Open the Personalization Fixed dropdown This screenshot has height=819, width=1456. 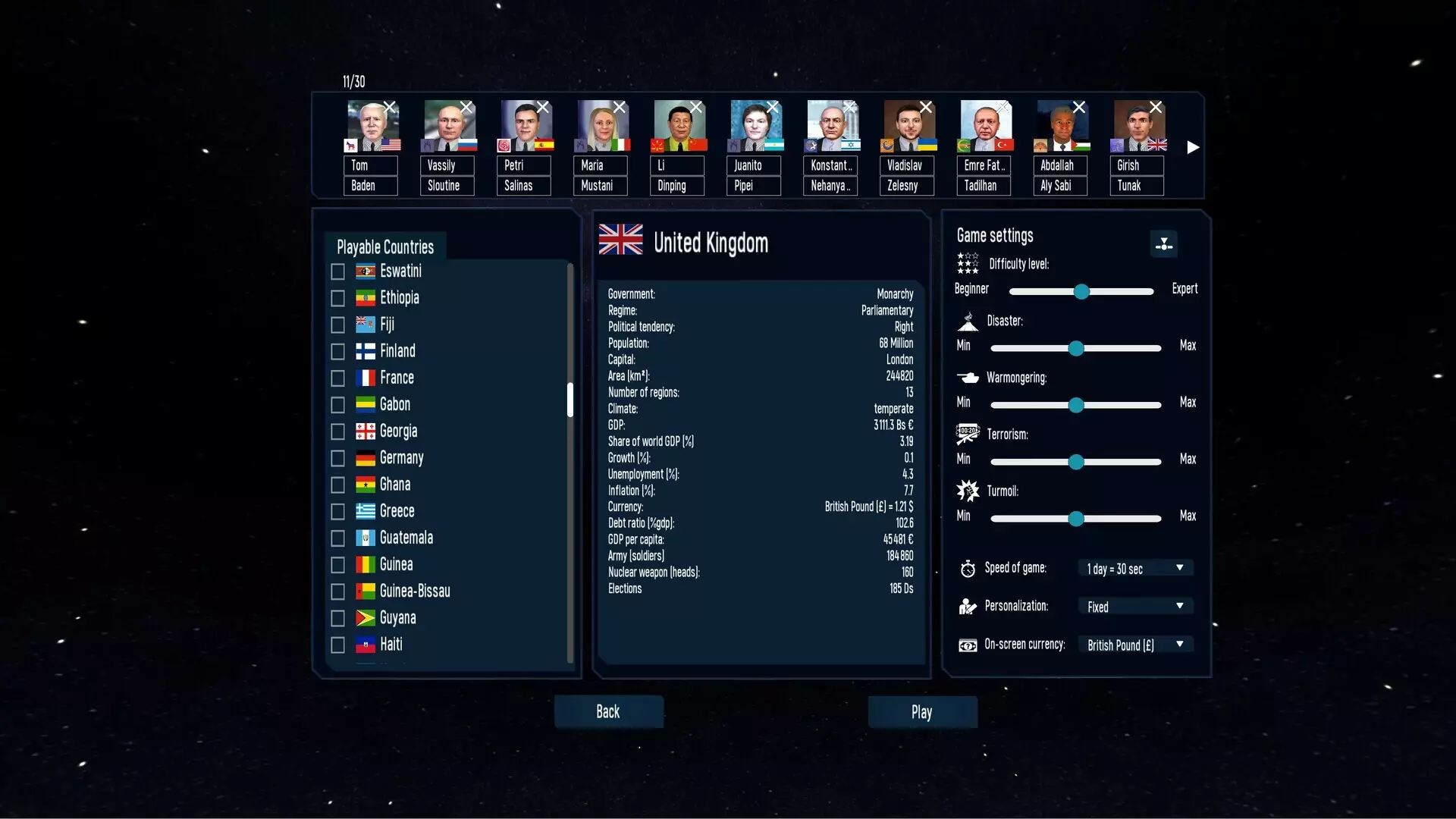[x=1134, y=606]
